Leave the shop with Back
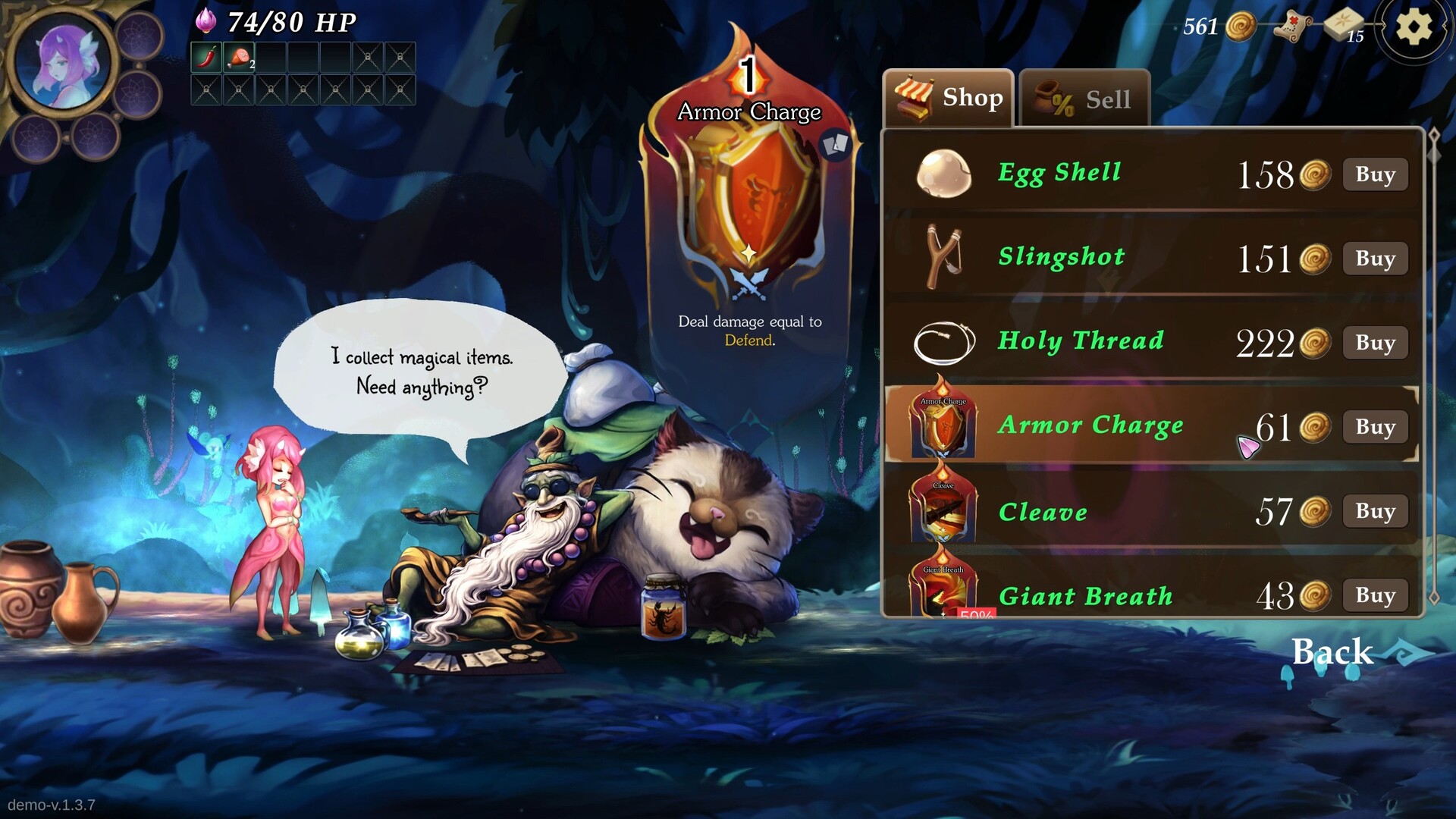 [x=1332, y=651]
